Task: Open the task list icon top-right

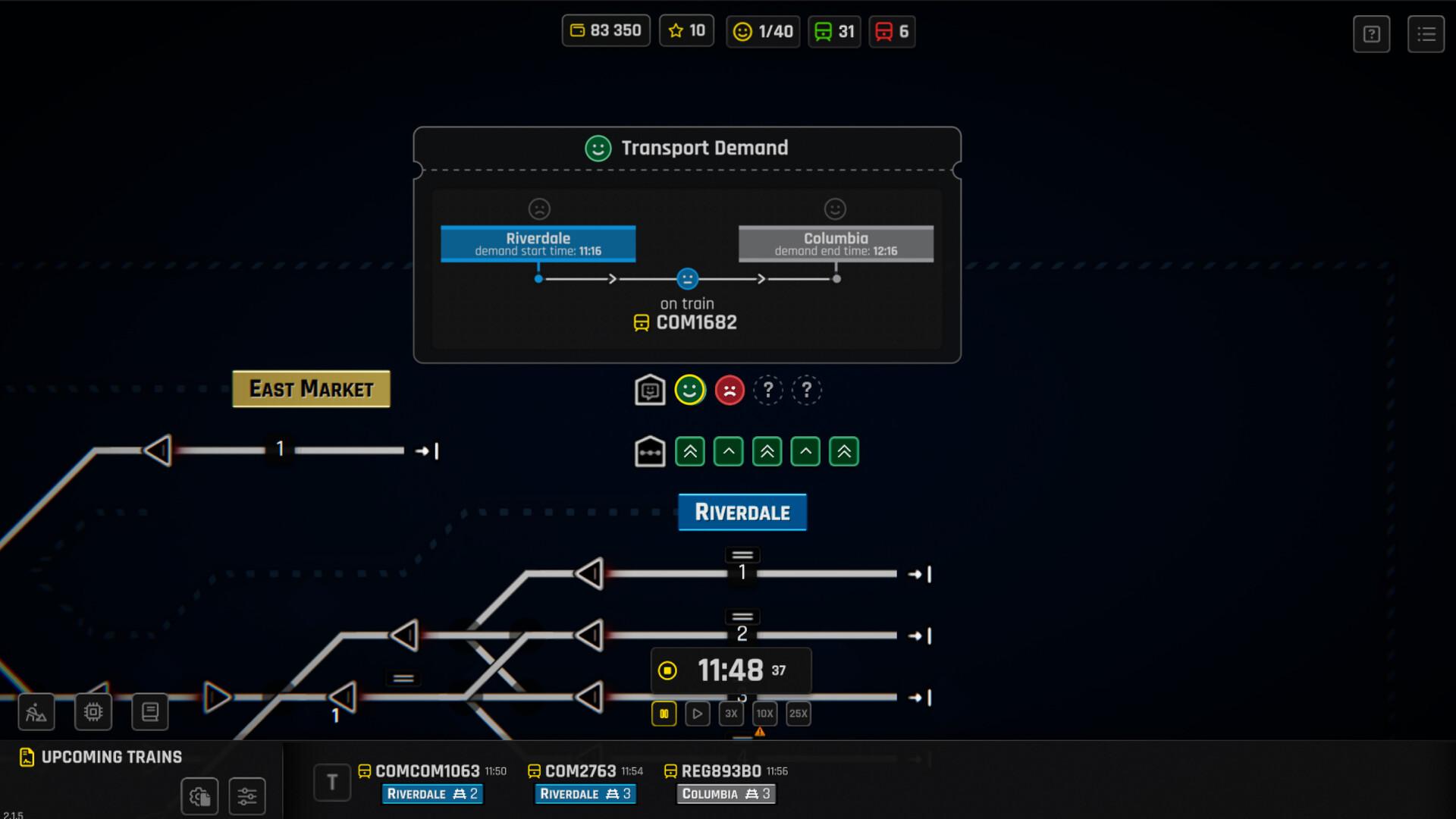Action: tap(1427, 33)
